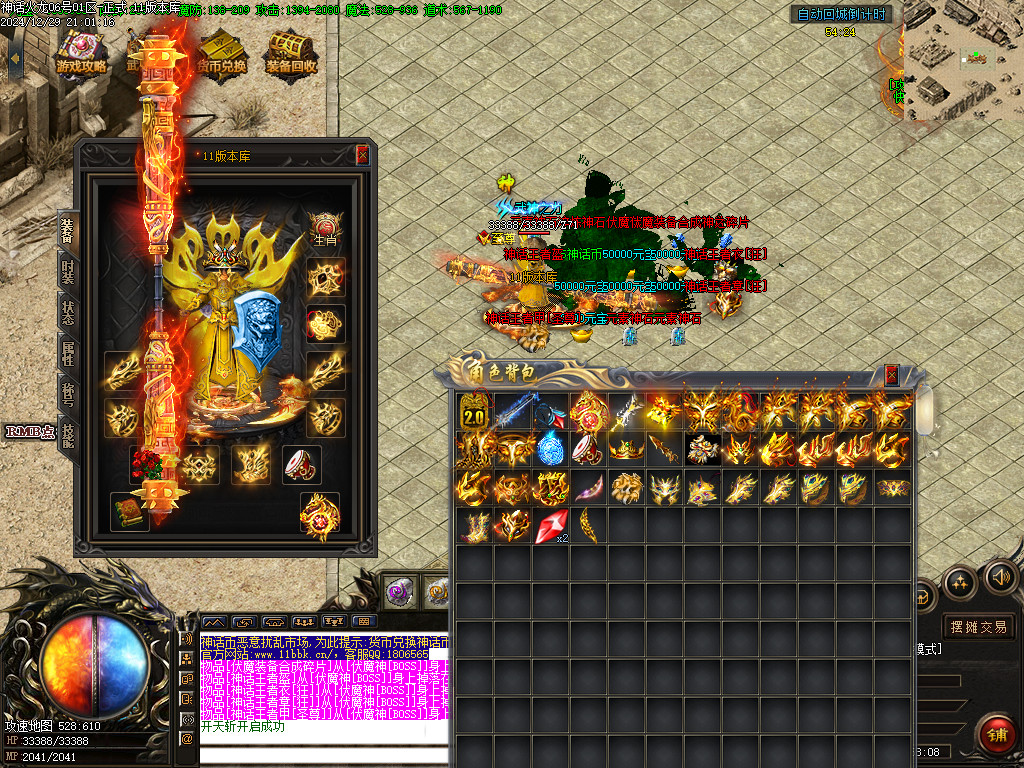The height and width of the screenshot is (768, 1024).
Task: Collapse the top menu with left arrow
Action: (x=14, y=57)
